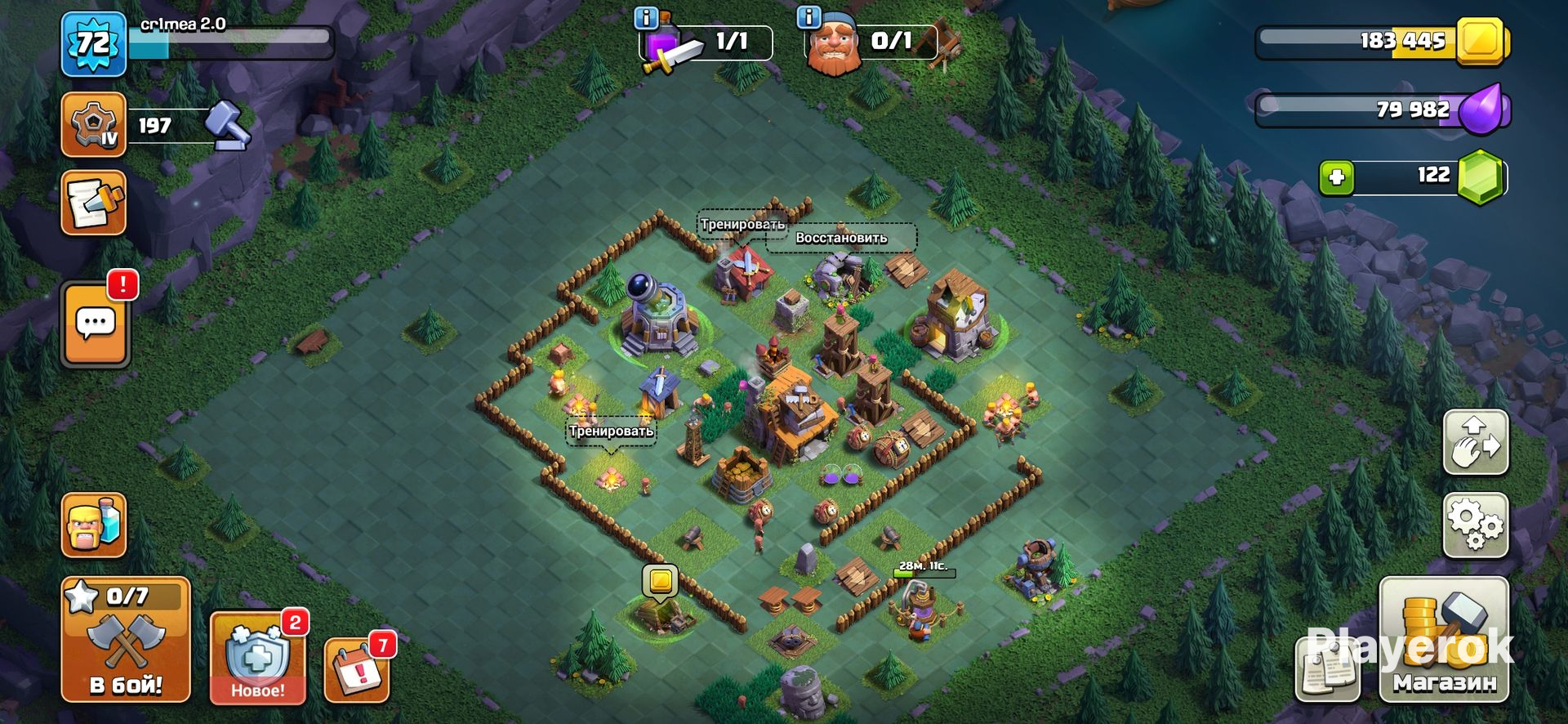Select the Восстановить rebuild label
Image resolution: width=1568 pixels, height=724 pixels.
841,238
